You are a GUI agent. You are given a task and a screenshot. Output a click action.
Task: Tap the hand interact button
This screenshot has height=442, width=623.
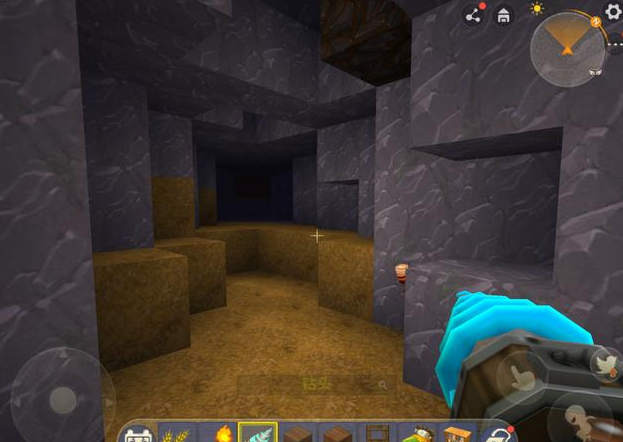521,378
